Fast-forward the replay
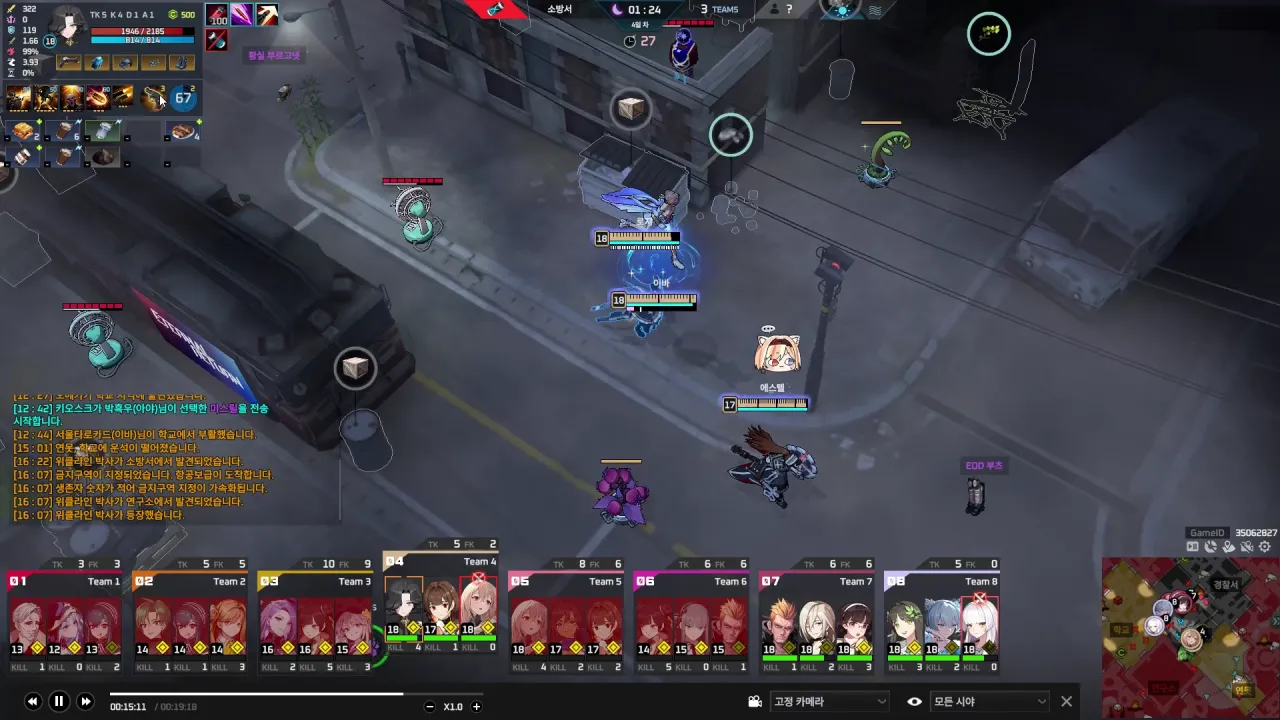Image resolution: width=1280 pixels, height=720 pixels. tap(85, 702)
